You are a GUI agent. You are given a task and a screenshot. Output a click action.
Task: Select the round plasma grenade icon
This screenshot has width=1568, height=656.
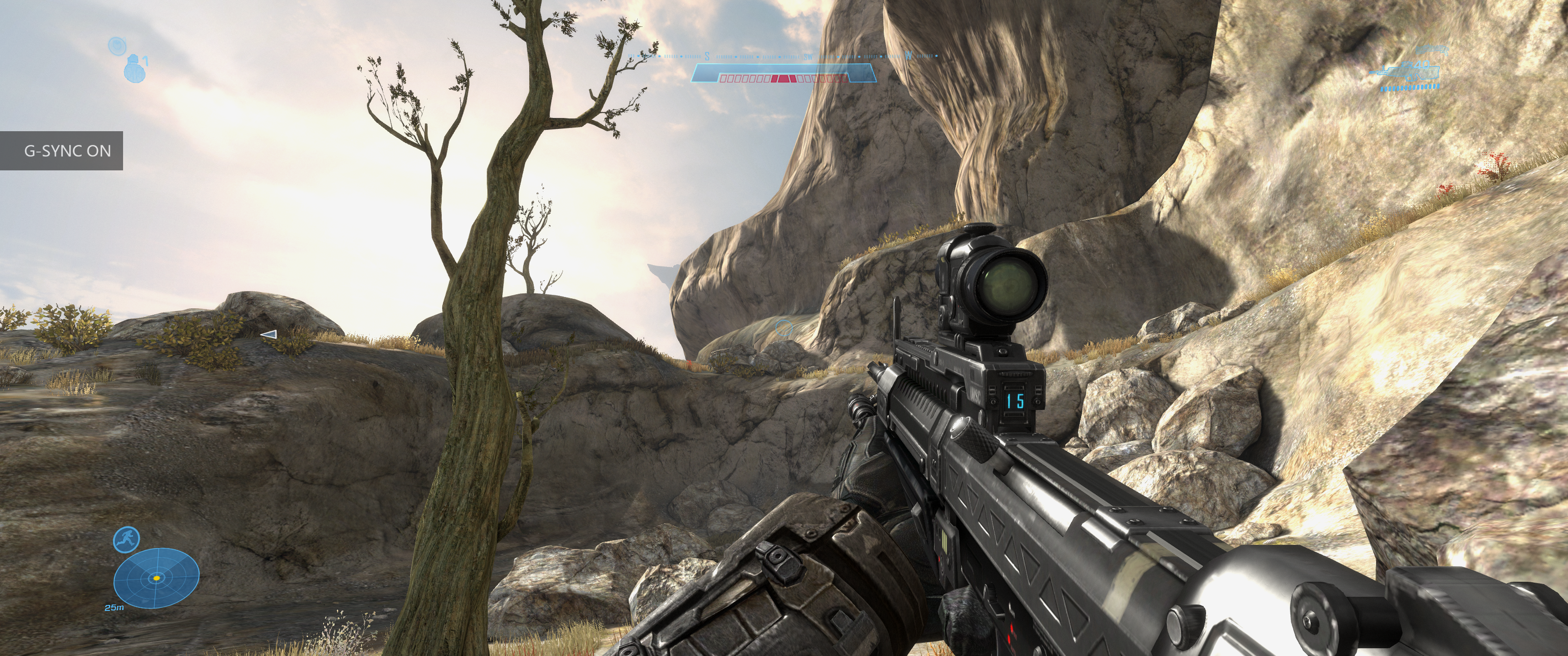pos(116,46)
